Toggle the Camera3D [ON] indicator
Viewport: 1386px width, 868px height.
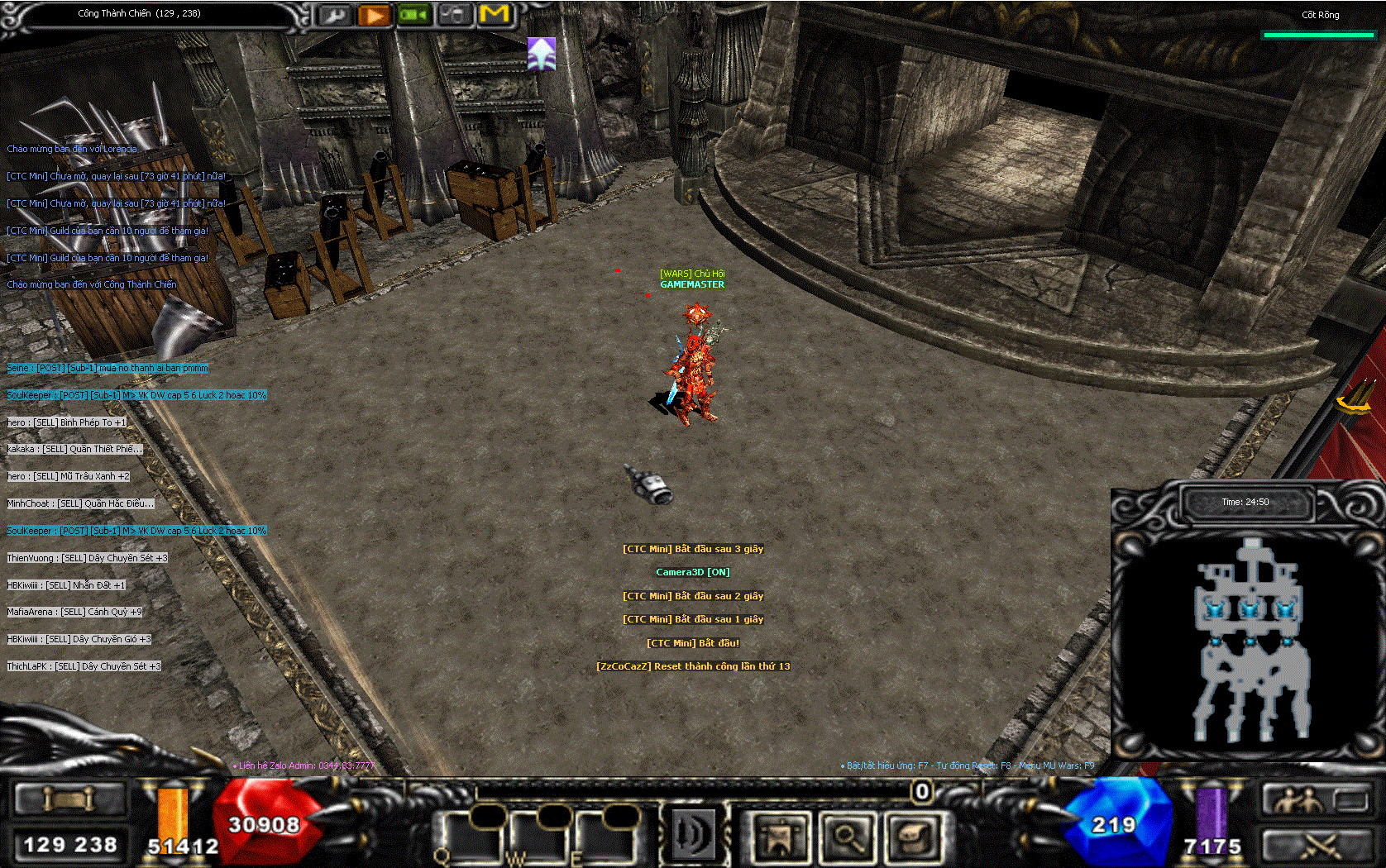coord(693,571)
